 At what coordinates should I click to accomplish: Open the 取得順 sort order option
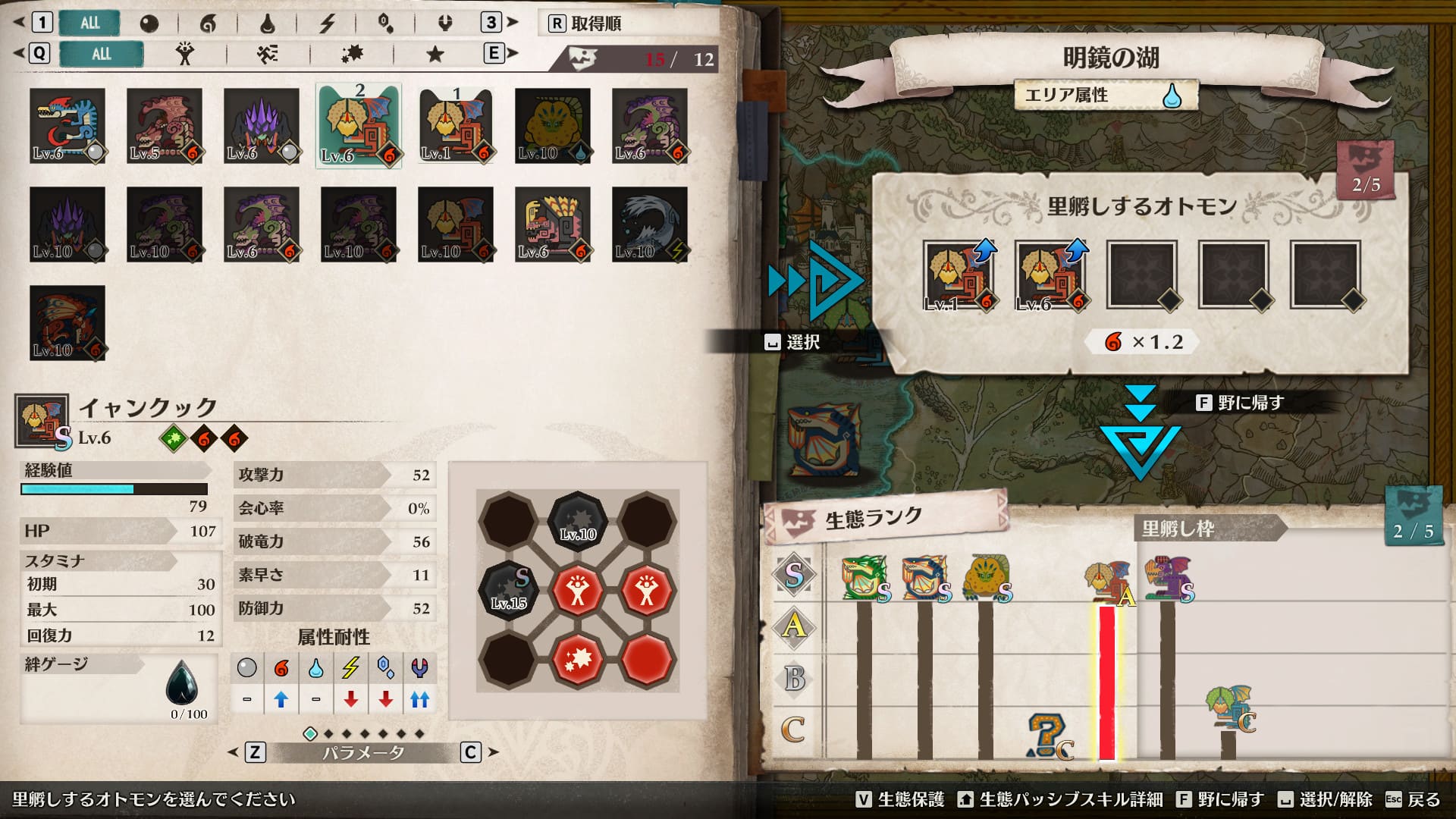585,24
